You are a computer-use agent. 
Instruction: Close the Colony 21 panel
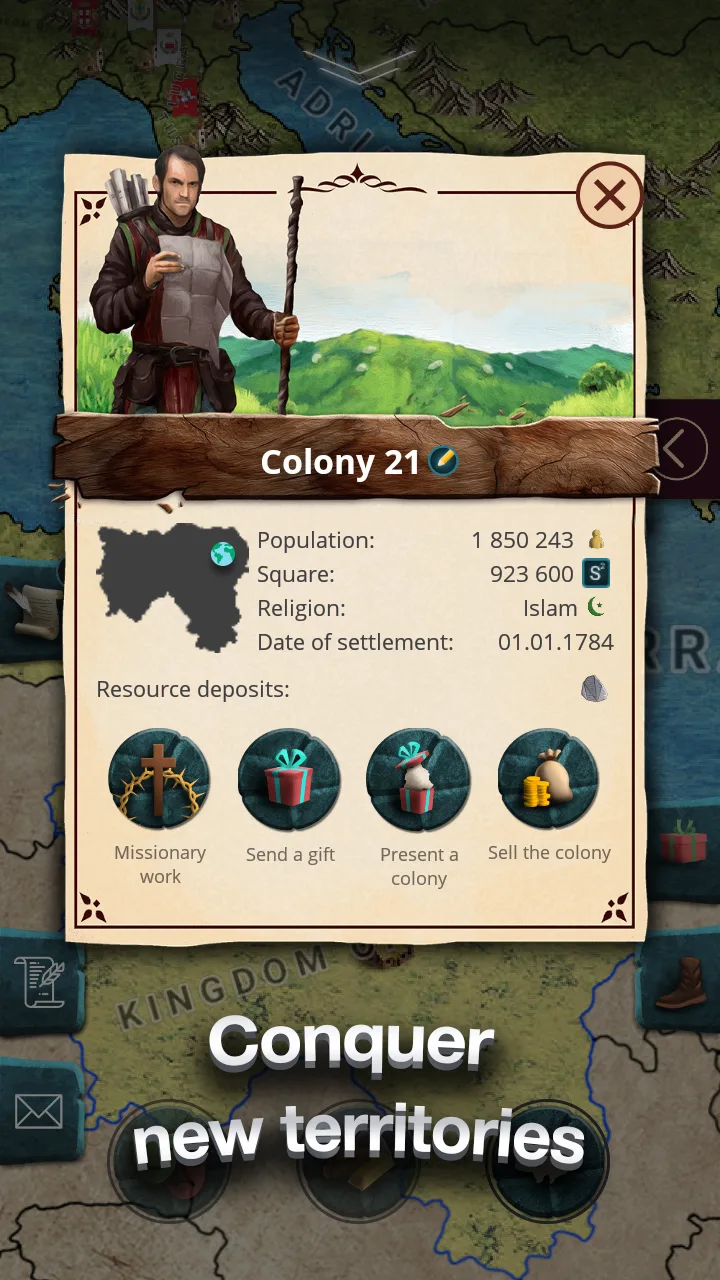coord(609,196)
